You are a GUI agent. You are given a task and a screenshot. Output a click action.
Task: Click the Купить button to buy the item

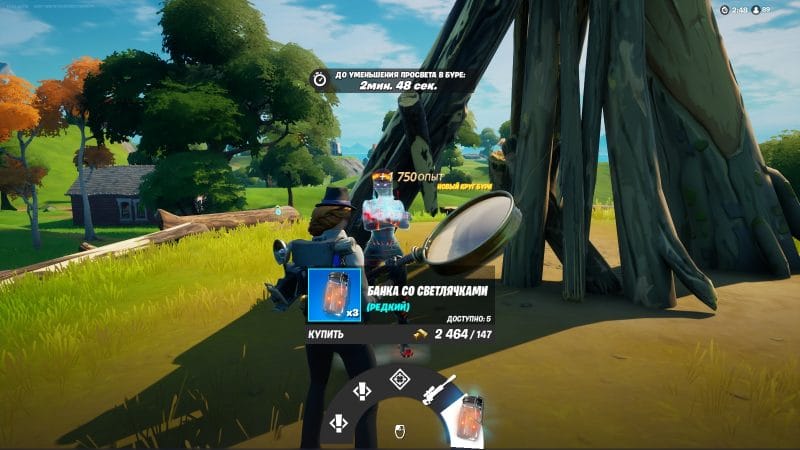point(326,334)
